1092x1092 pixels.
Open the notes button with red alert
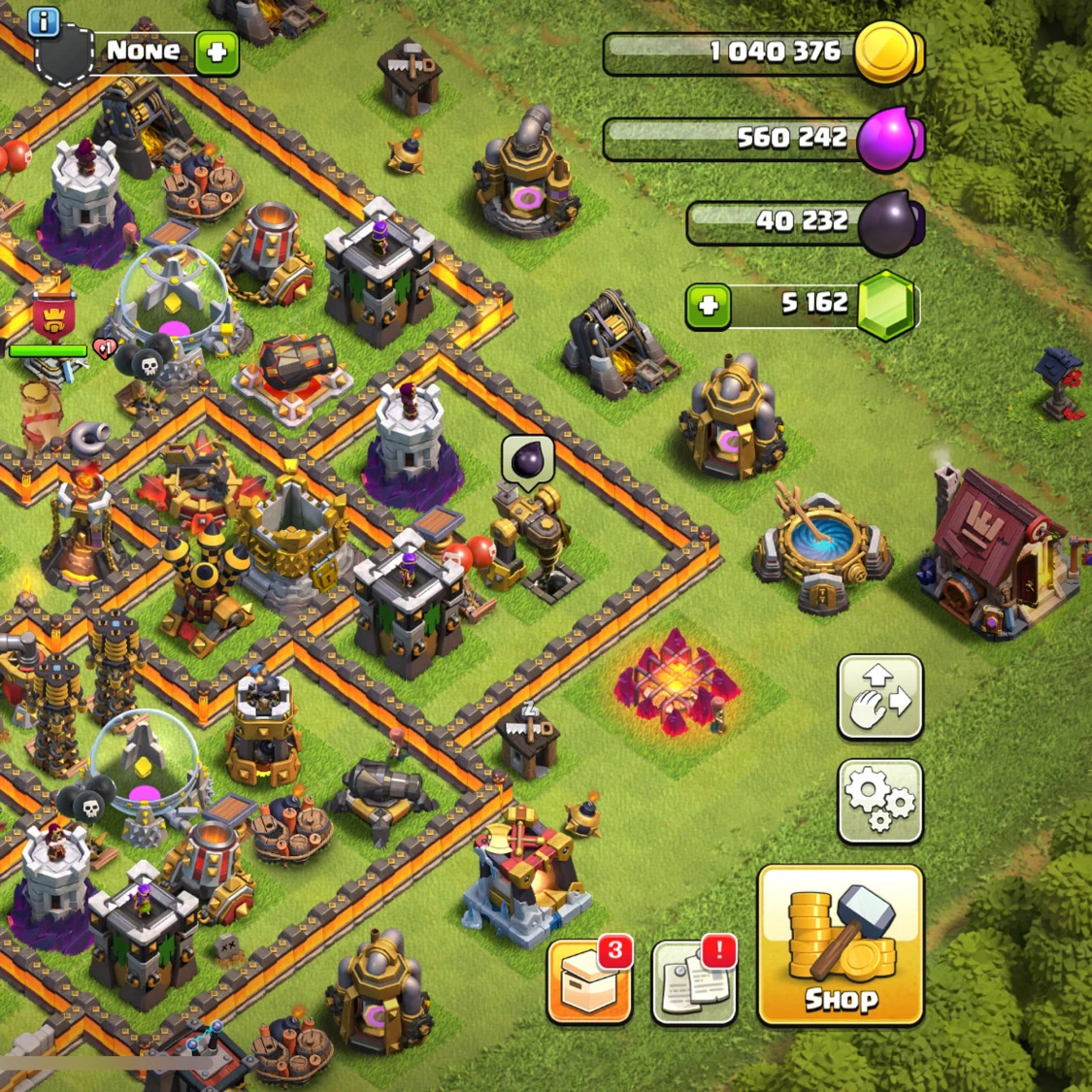(x=693, y=980)
